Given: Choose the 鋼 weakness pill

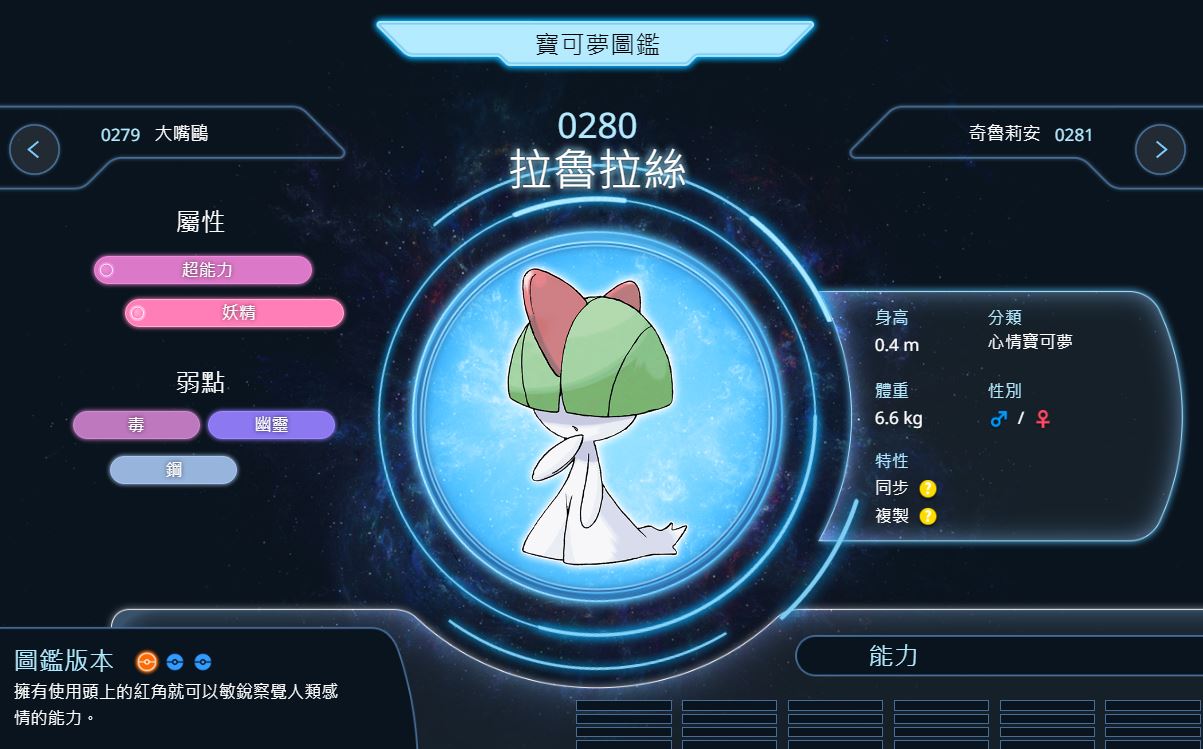Looking at the screenshot, I should point(173,470).
